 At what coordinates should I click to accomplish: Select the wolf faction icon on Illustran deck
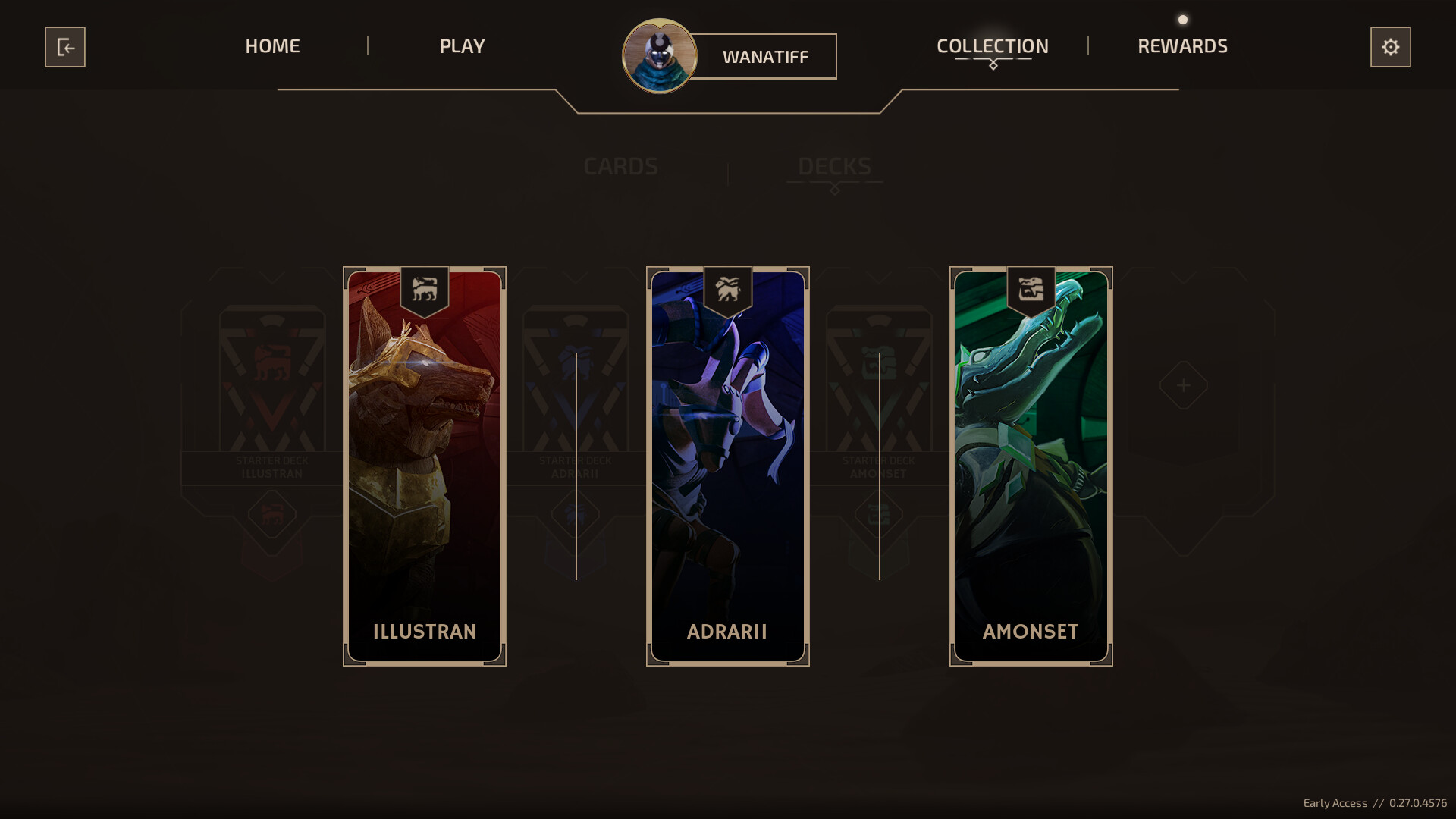[x=424, y=290]
